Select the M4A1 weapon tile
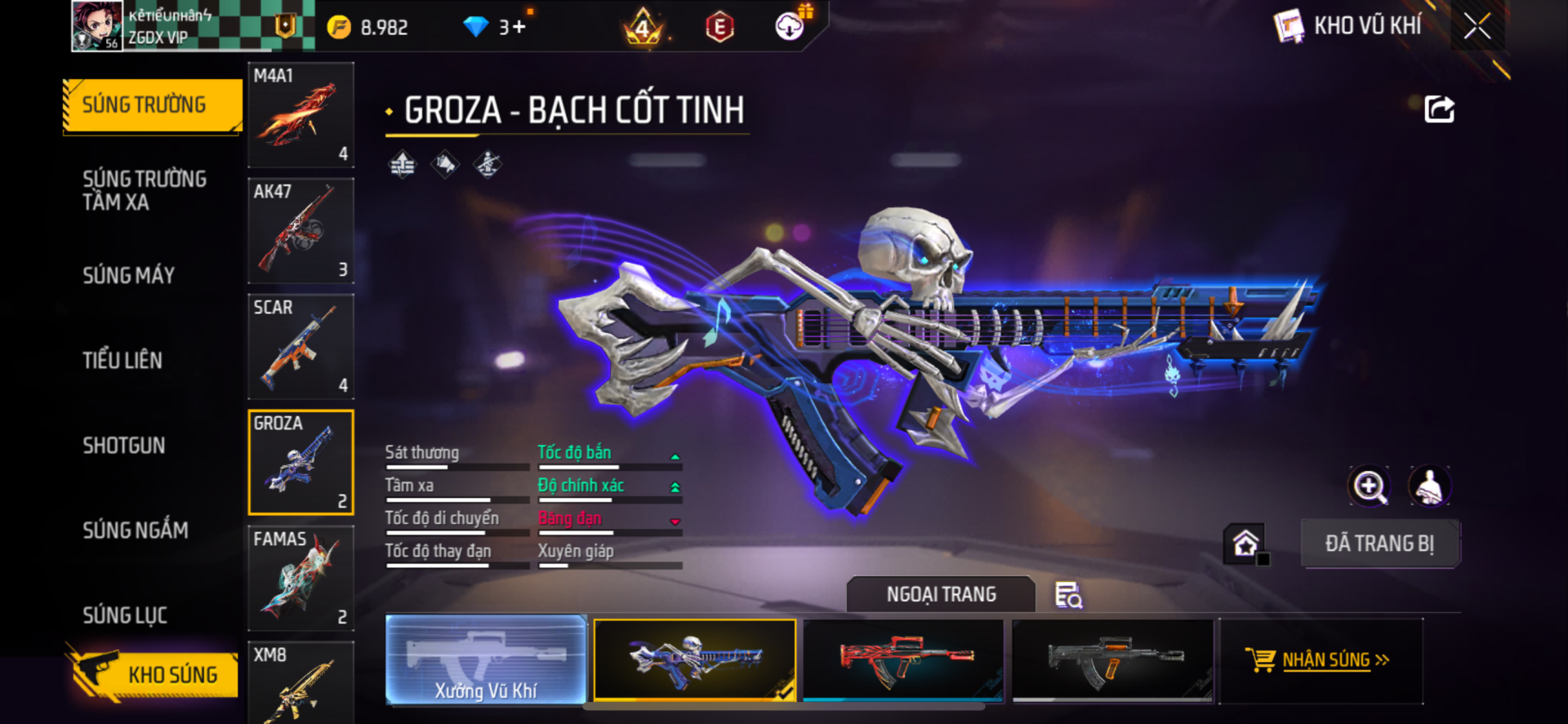The image size is (1568, 724). (x=301, y=115)
